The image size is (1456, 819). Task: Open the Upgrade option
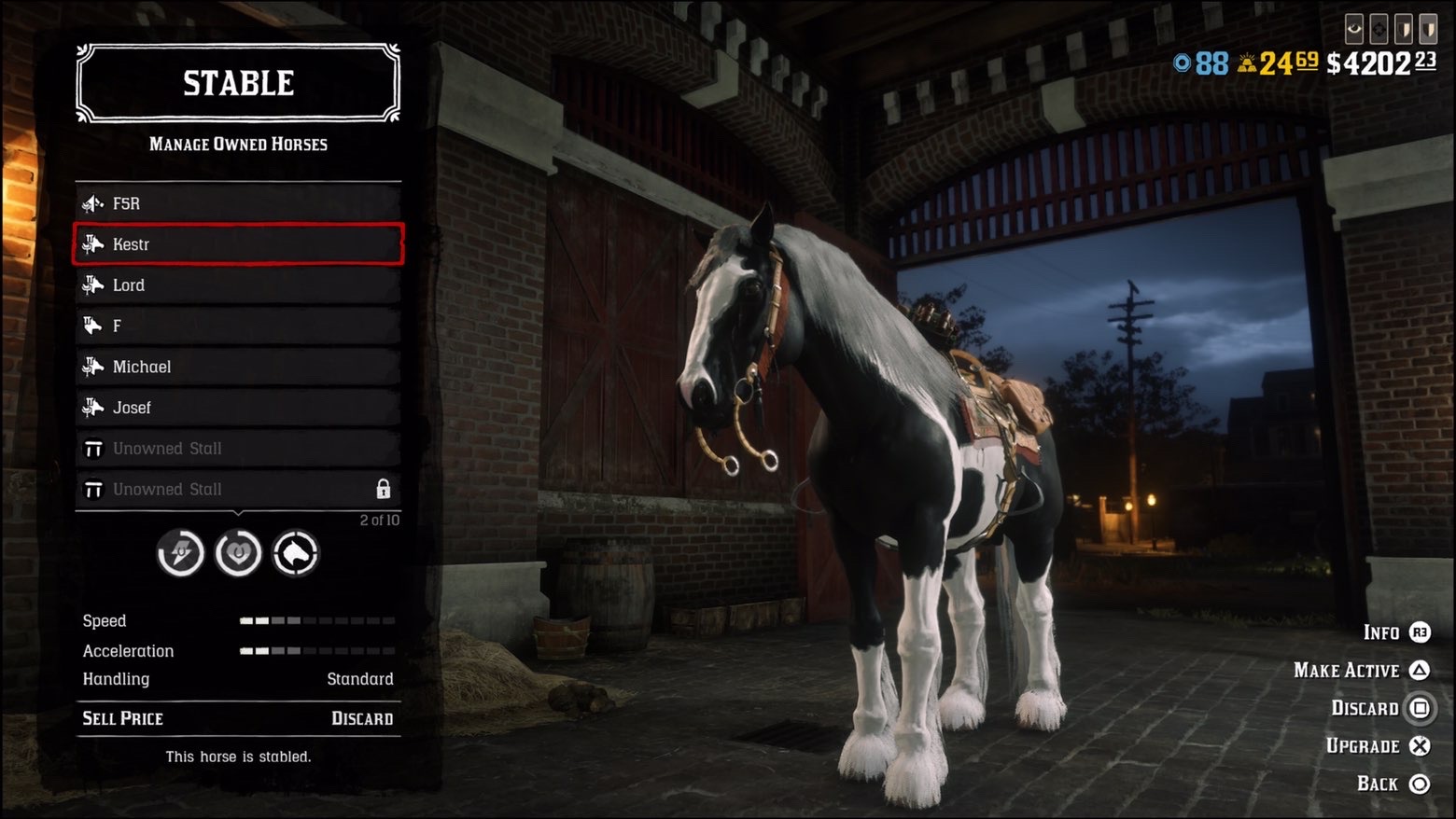pyautogui.click(x=1378, y=746)
